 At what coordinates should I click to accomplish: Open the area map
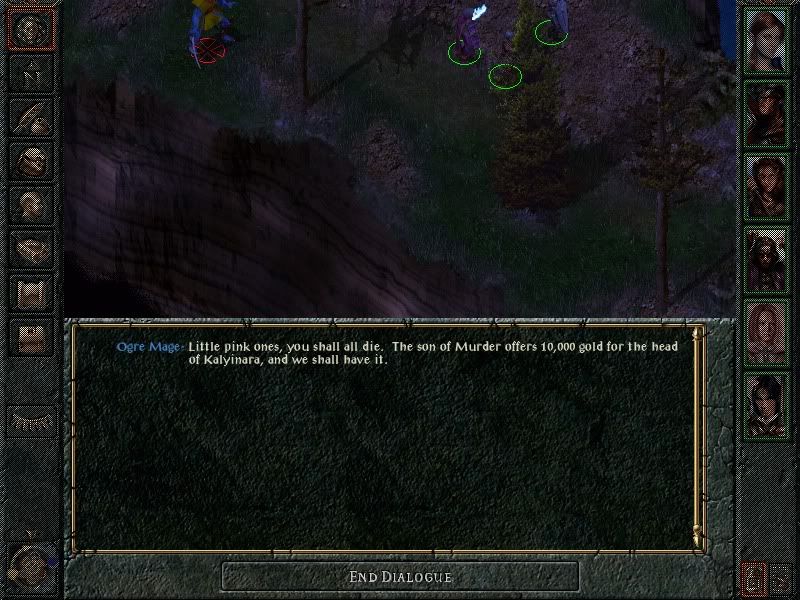[x=30, y=73]
